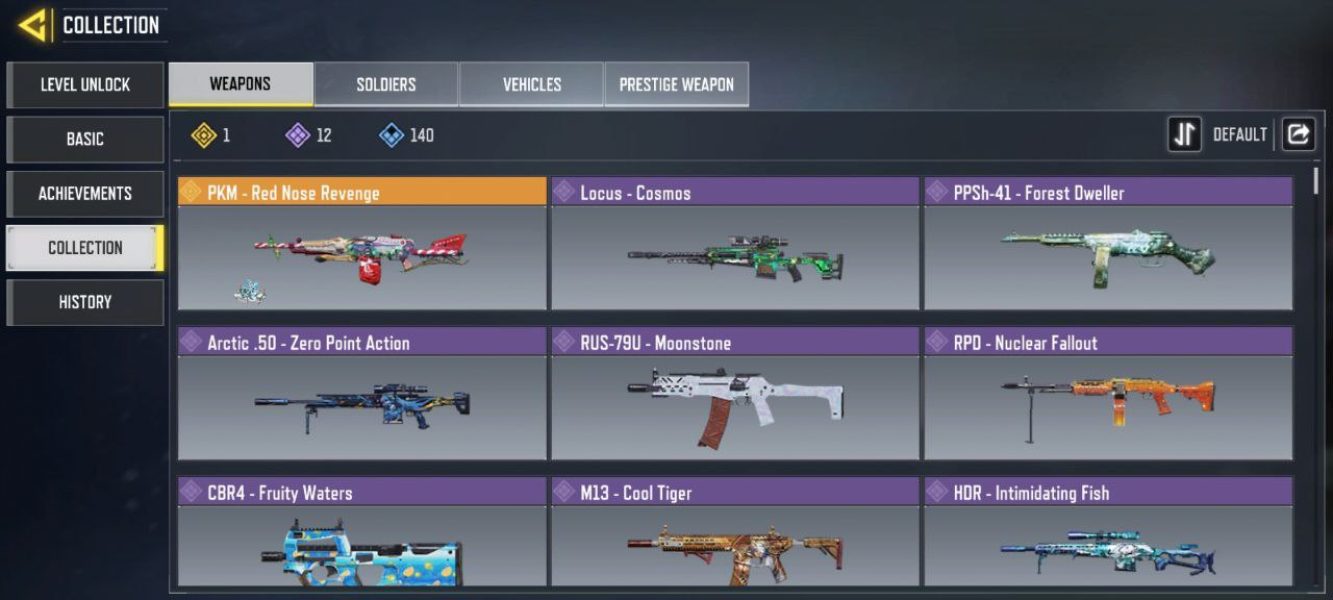This screenshot has width=1333, height=600.
Task: Filter by the purple epic rarity icon
Action: [x=298, y=135]
